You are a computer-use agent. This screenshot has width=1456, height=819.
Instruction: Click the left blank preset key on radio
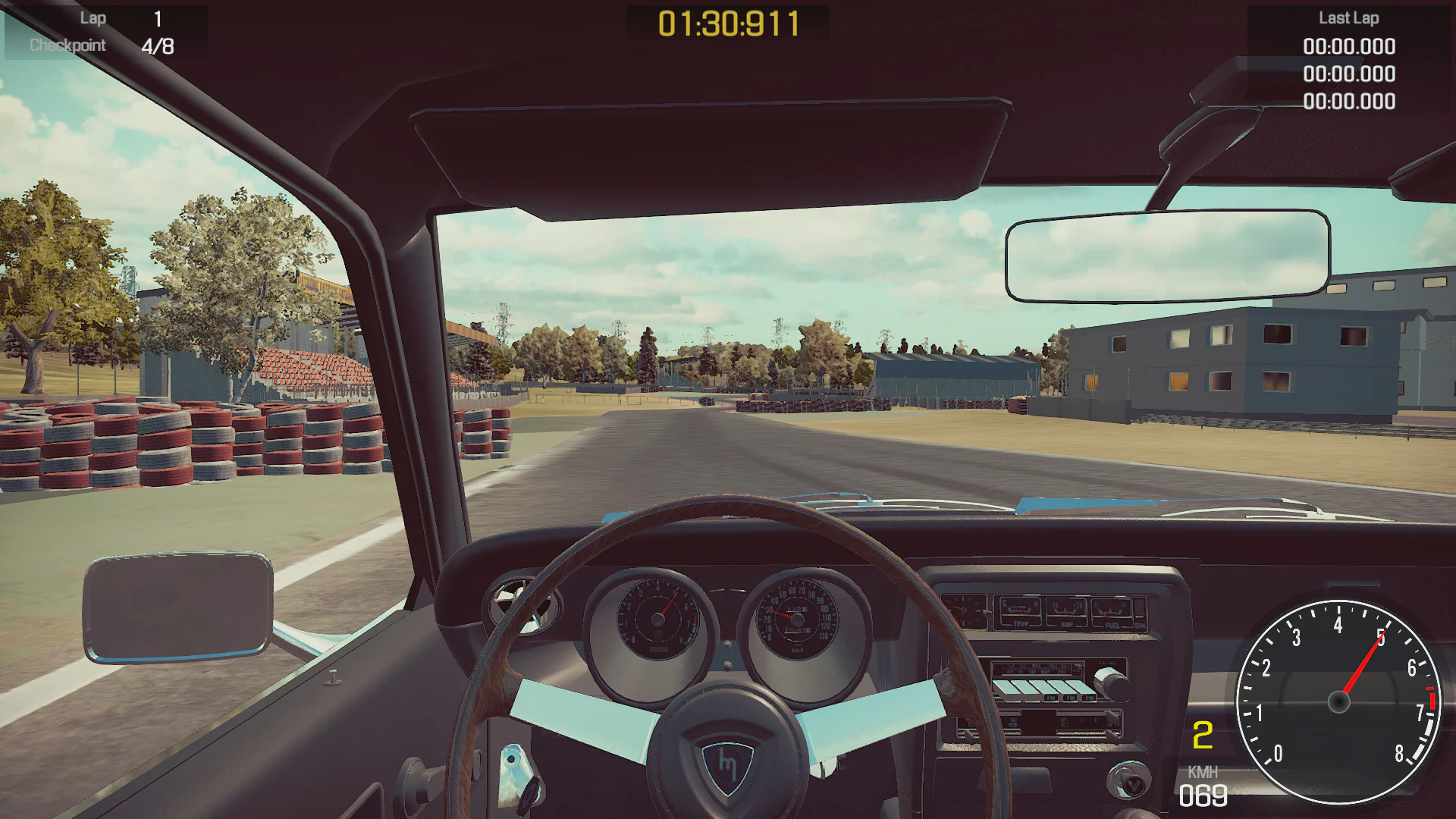click(1003, 686)
